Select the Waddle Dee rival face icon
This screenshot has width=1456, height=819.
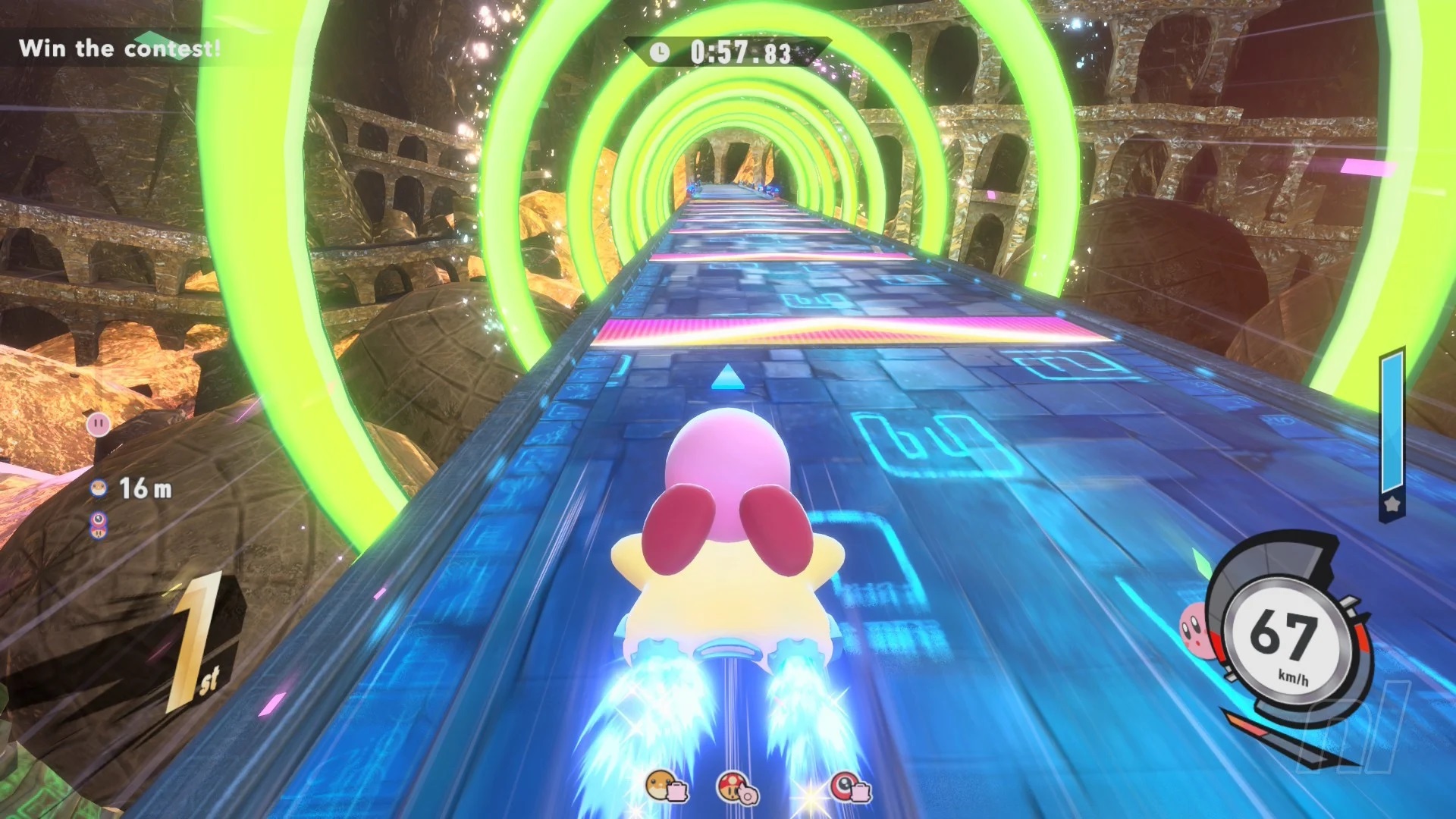point(99,488)
